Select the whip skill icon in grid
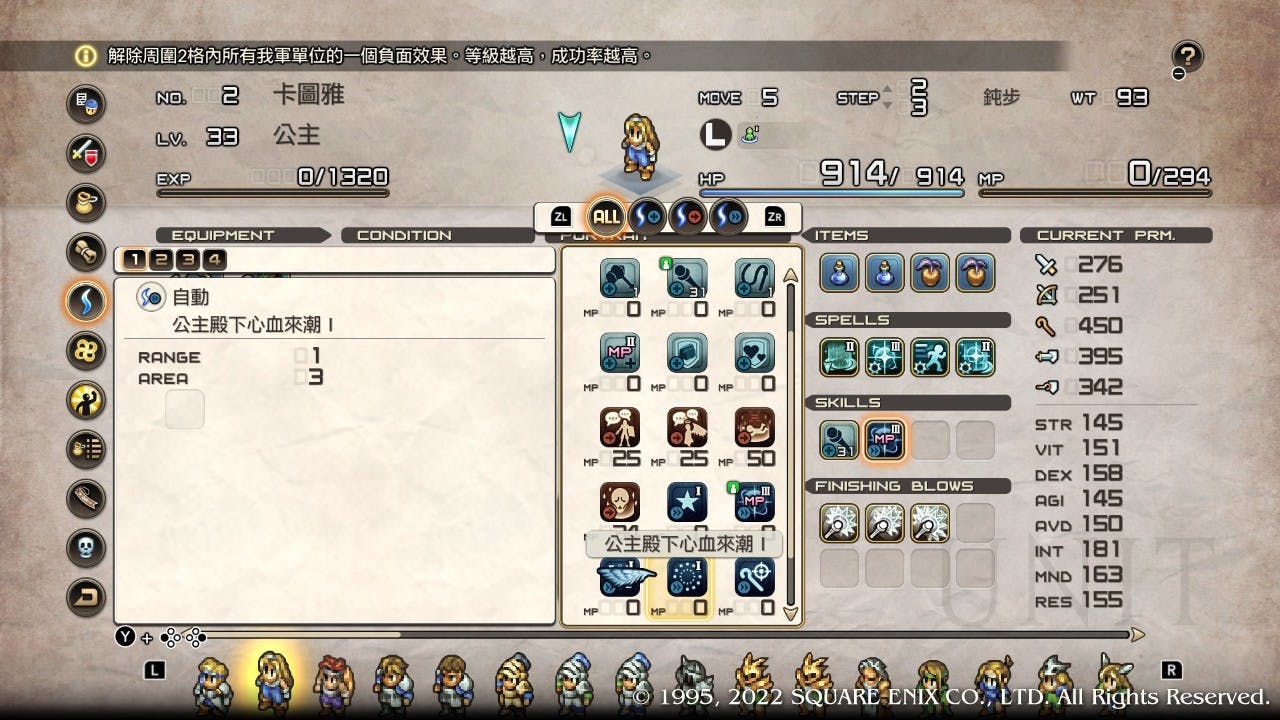Image resolution: width=1280 pixels, height=720 pixels. (x=754, y=278)
